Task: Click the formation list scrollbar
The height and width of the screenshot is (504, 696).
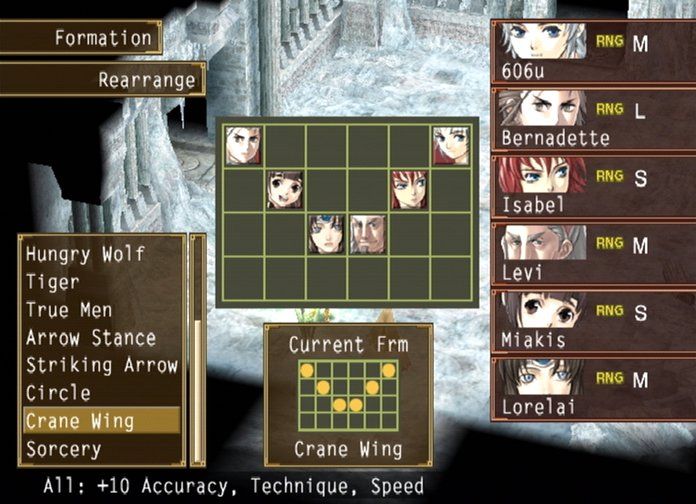Action: (x=198, y=350)
